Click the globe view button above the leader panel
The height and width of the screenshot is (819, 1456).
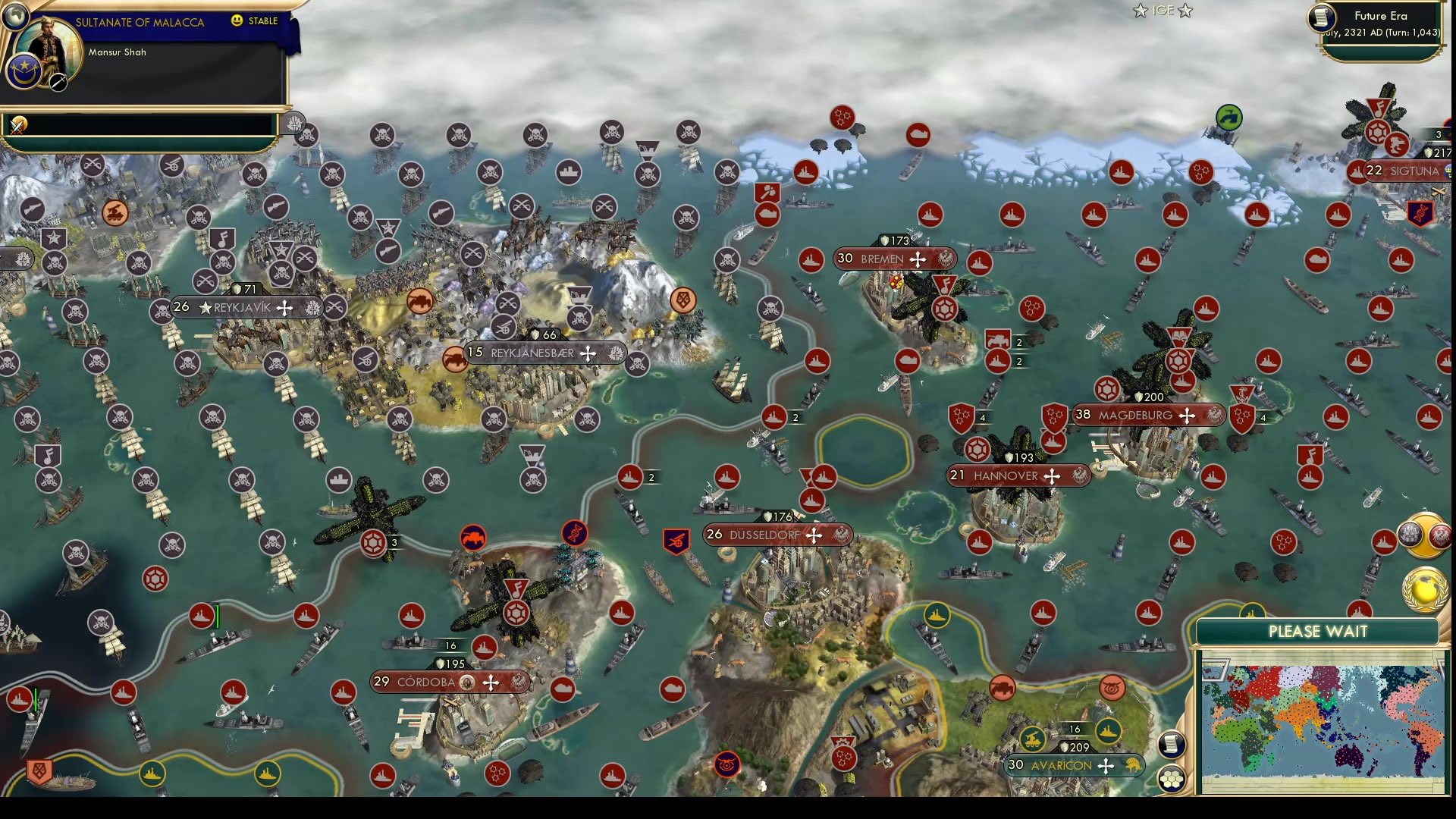click(x=15, y=17)
